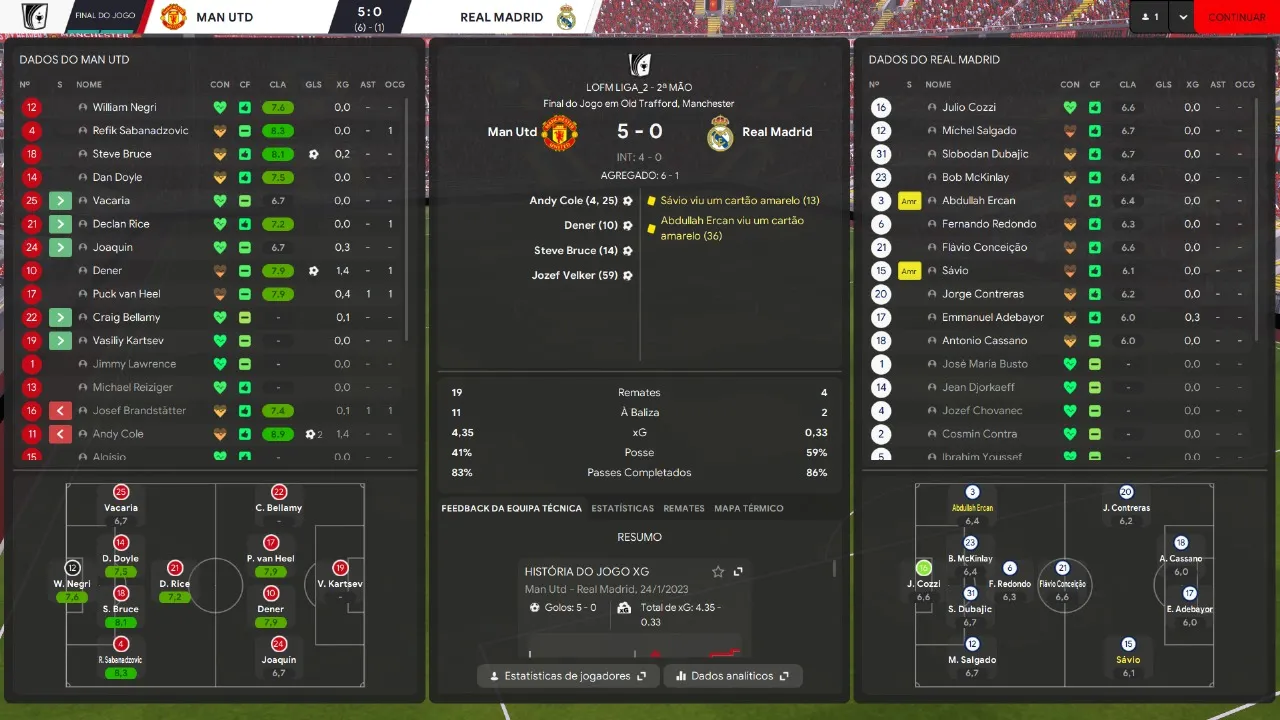Open the dropdown arrow beside Continuar
Image resolution: width=1280 pixels, height=720 pixels.
[1183, 17]
